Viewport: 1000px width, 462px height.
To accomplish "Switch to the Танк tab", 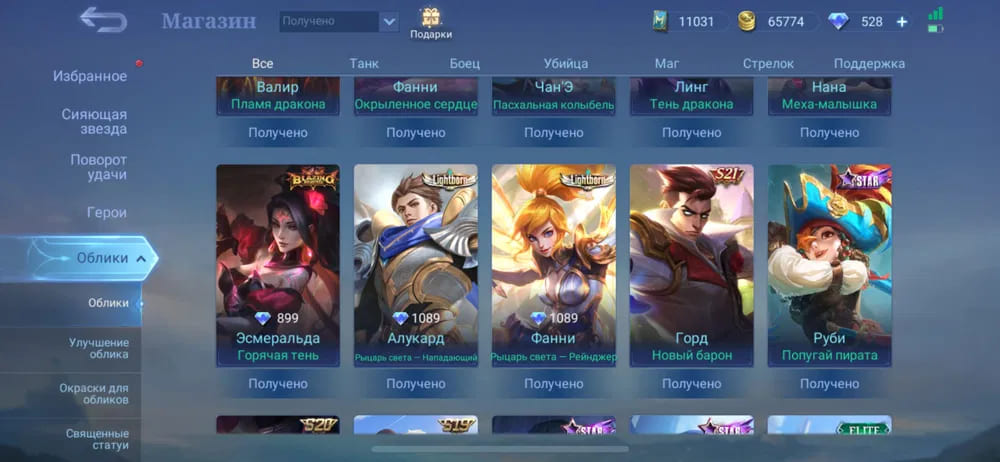I will (x=364, y=64).
